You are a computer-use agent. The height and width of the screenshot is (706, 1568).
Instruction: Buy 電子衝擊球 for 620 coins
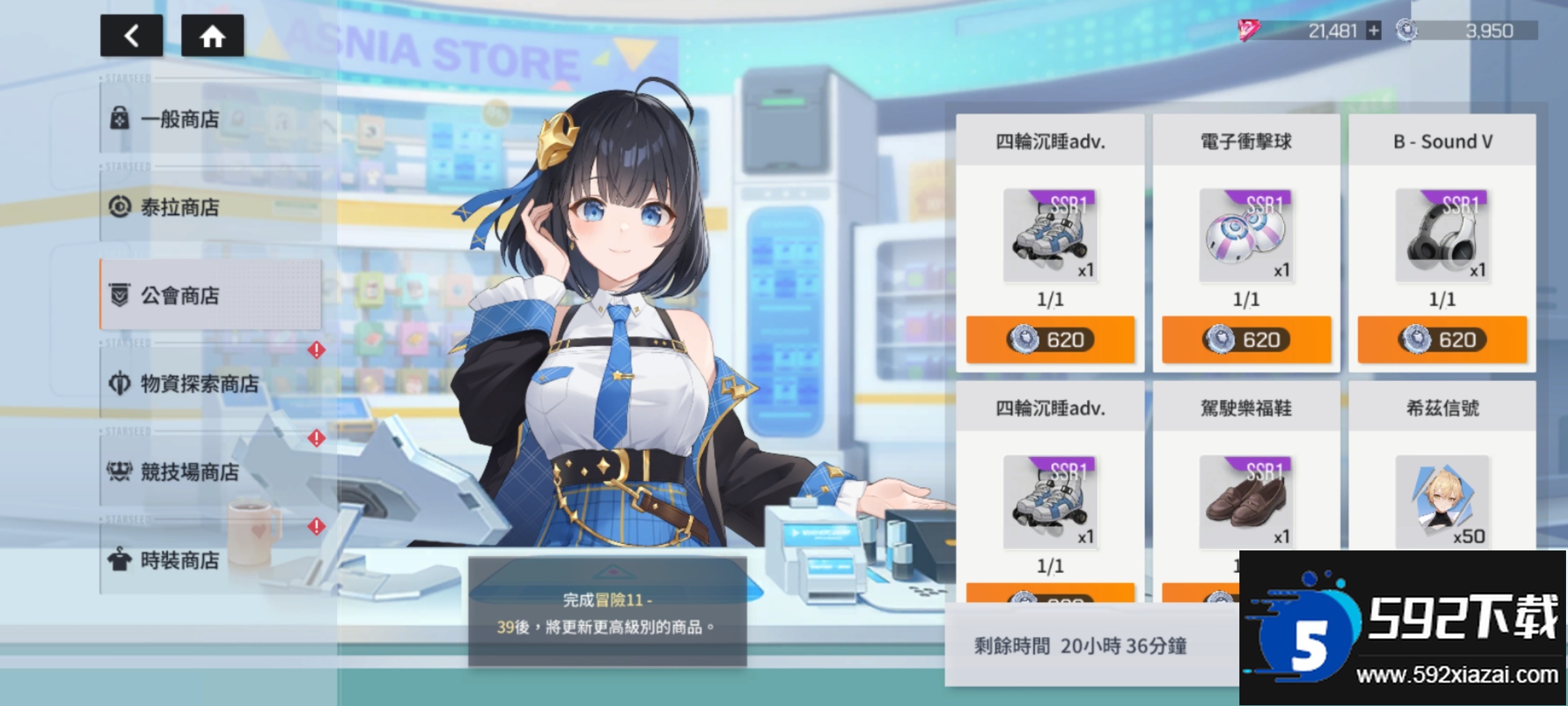tap(1246, 340)
